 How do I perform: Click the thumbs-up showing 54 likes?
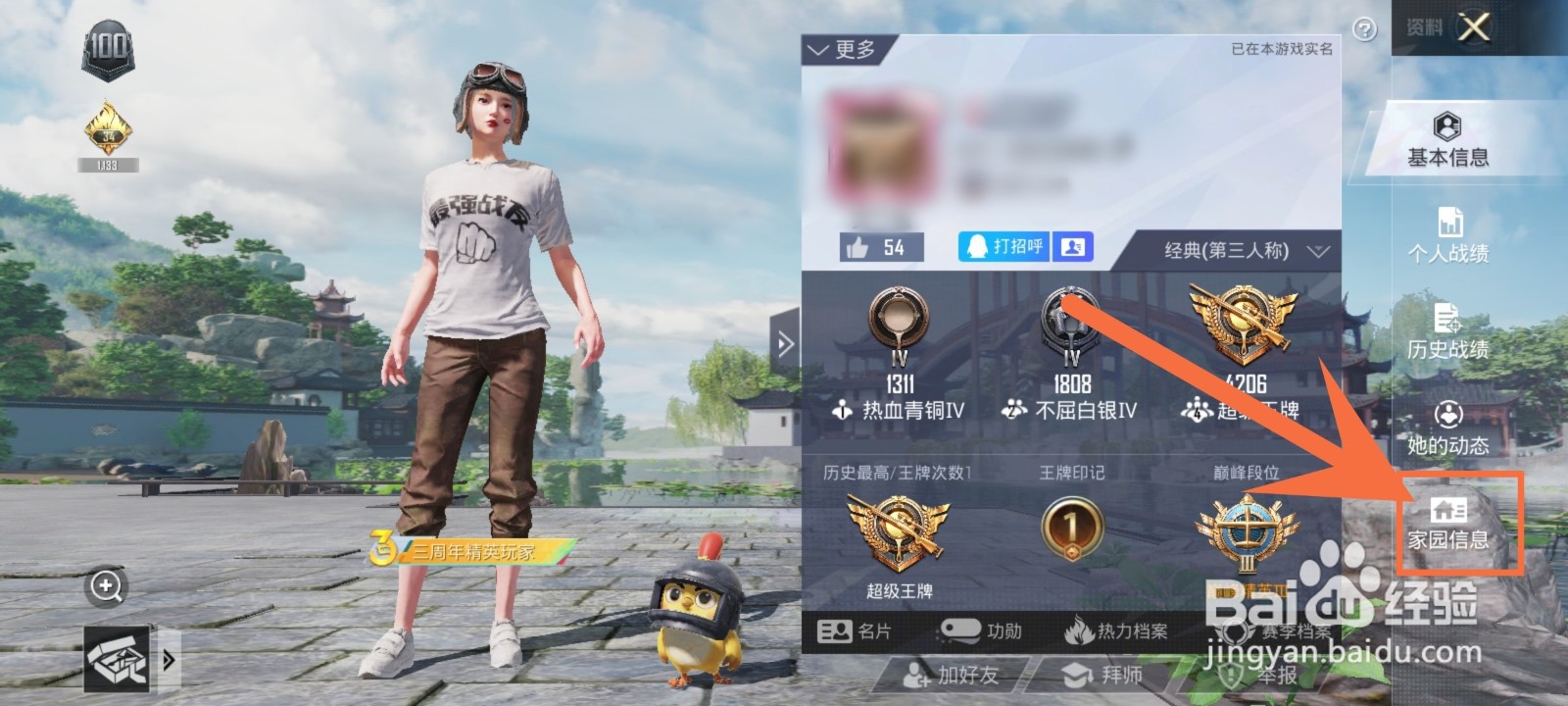[881, 245]
